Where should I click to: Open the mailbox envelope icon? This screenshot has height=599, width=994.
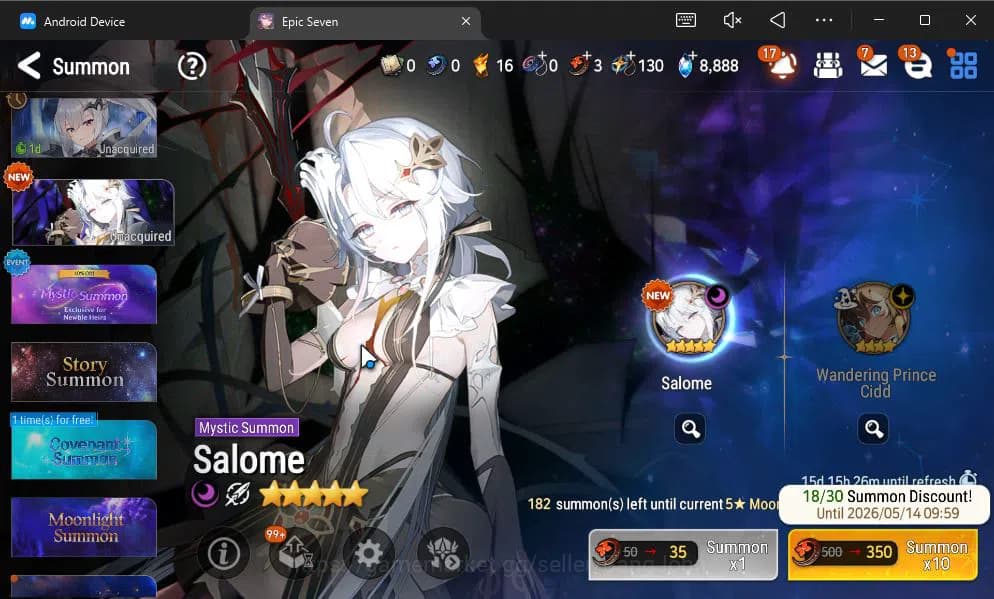click(872, 66)
